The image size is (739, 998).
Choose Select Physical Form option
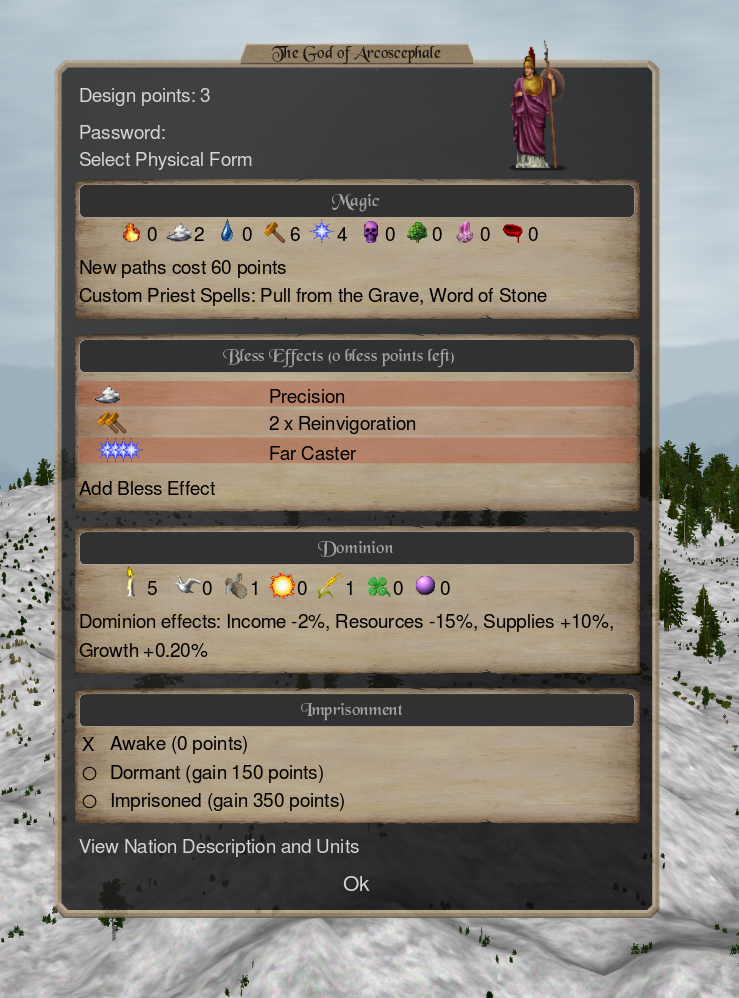pos(165,160)
